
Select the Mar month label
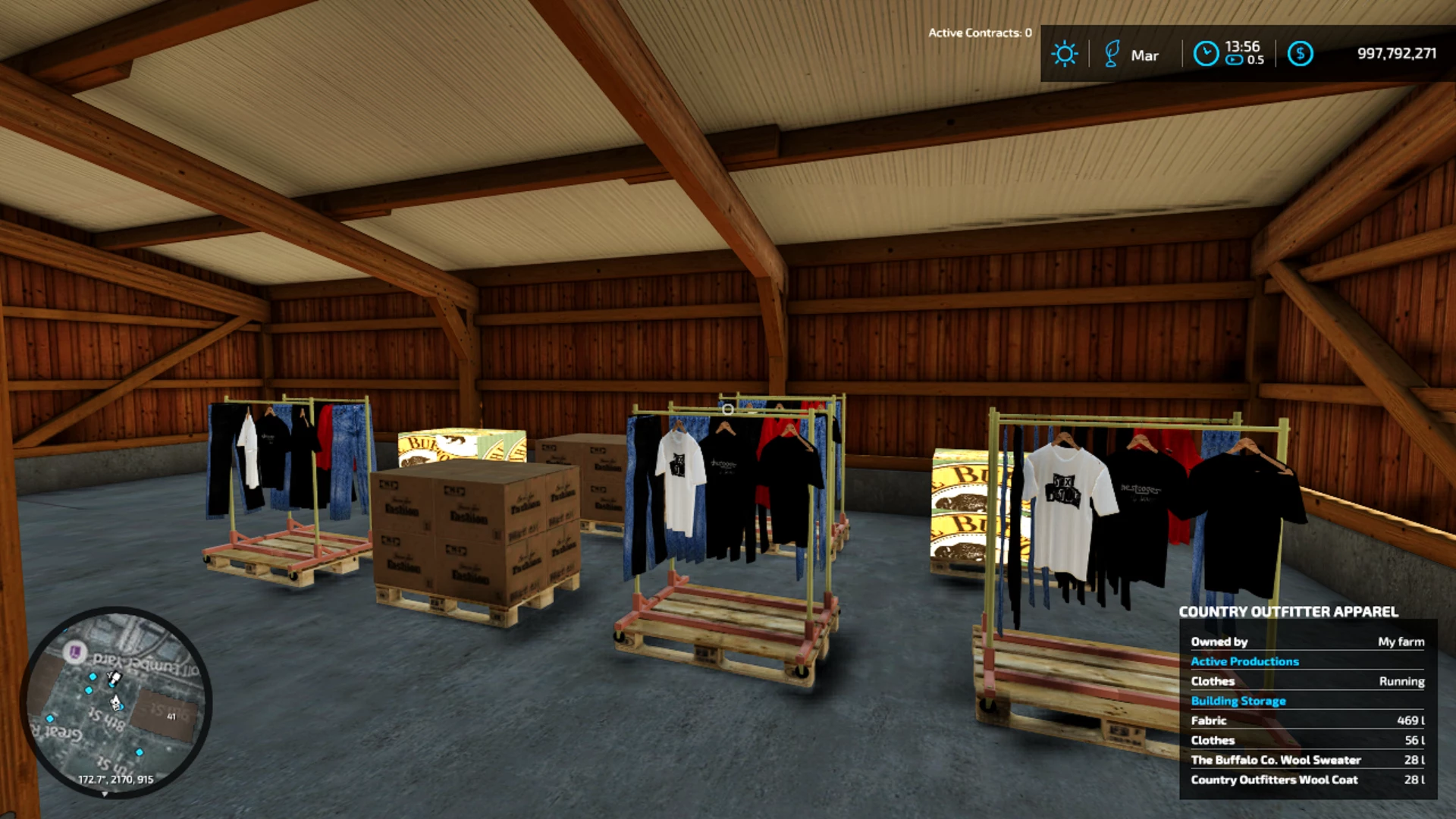point(1146,55)
